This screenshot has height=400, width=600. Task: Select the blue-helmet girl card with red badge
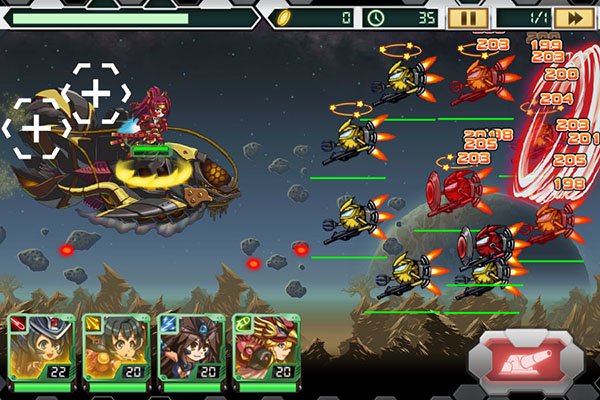[x=38, y=349]
